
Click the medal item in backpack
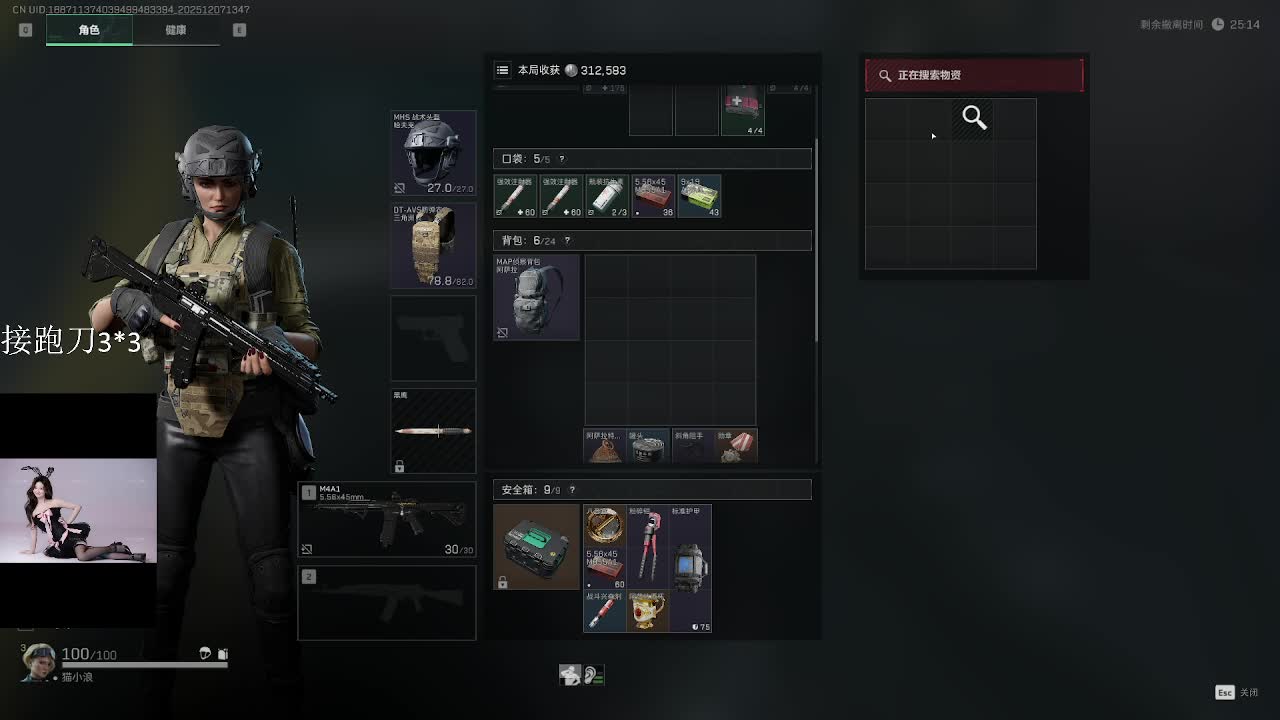(735, 447)
